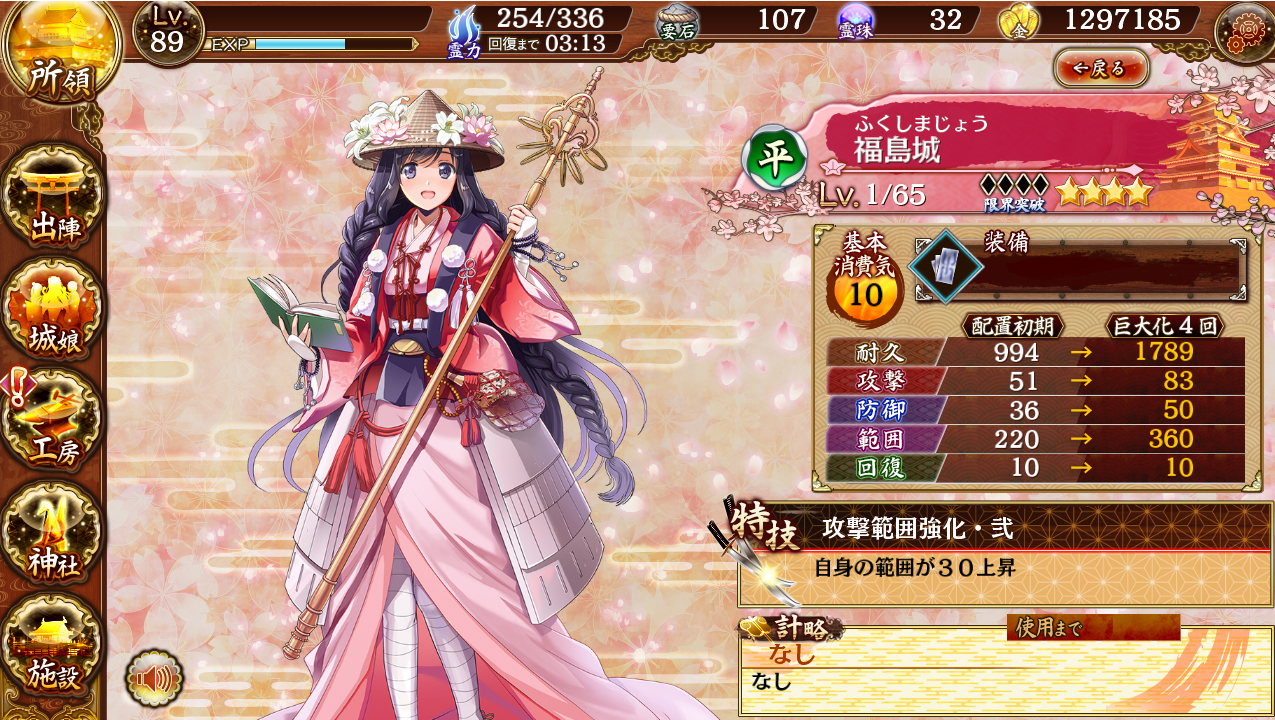This screenshot has width=1275, height=720.
Task: Show the 計略 stratagem panel
Action: (1004, 667)
